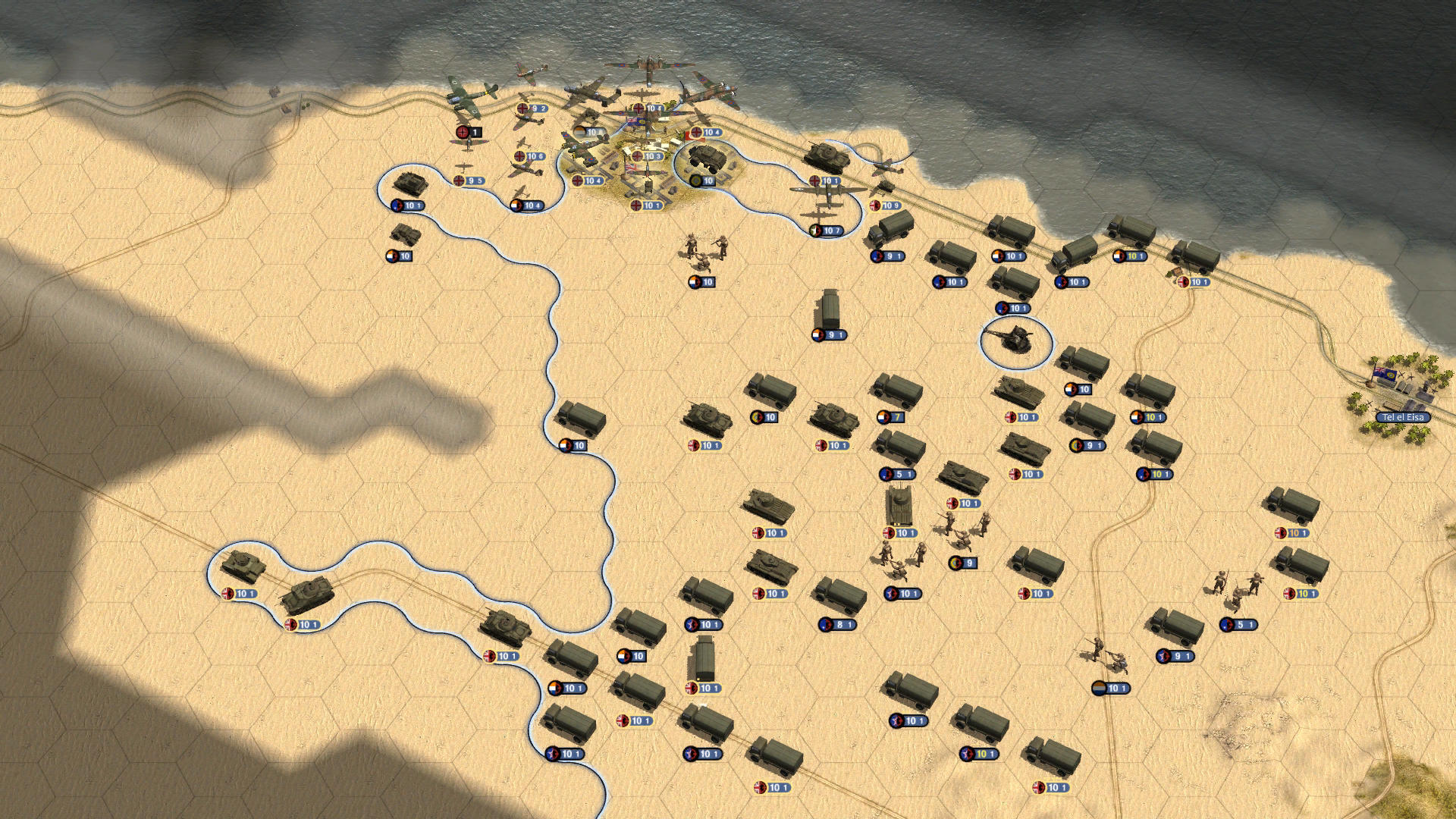Click the Tel el Eisa location label
This screenshot has height=819, width=1456.
click(1403, 416)
